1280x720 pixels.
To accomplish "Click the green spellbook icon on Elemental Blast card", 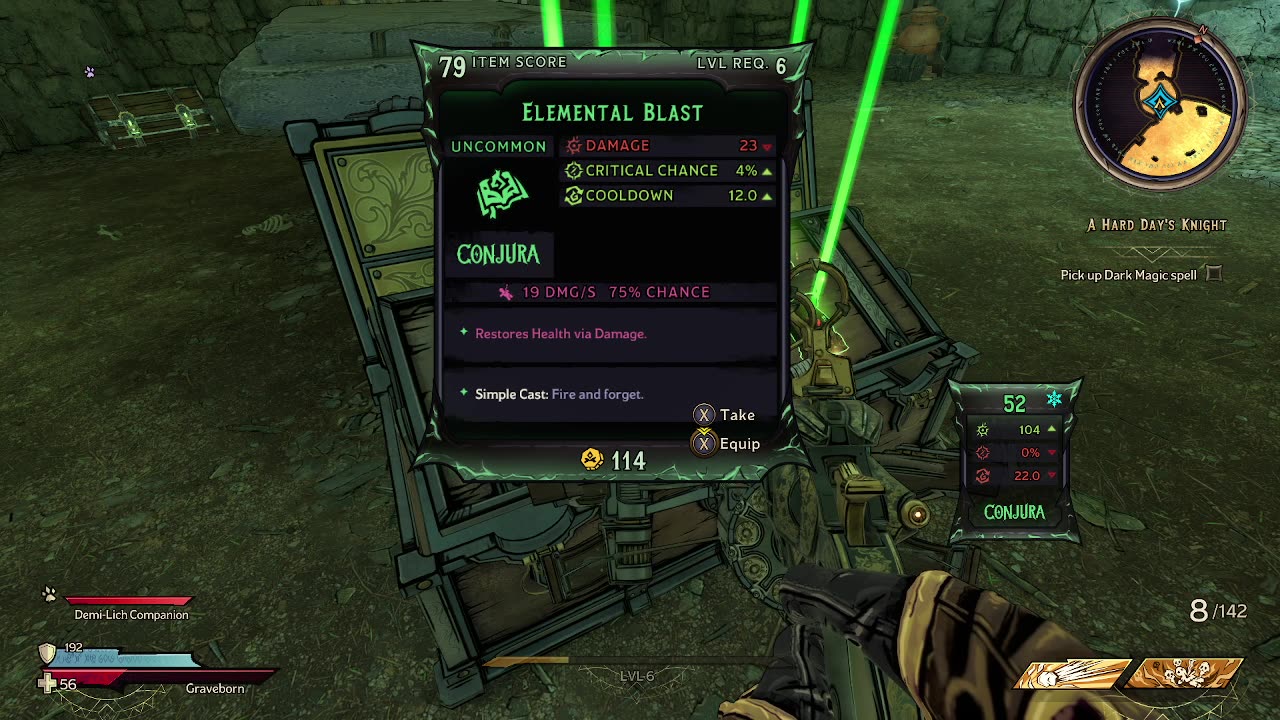I will pos(502,195).
